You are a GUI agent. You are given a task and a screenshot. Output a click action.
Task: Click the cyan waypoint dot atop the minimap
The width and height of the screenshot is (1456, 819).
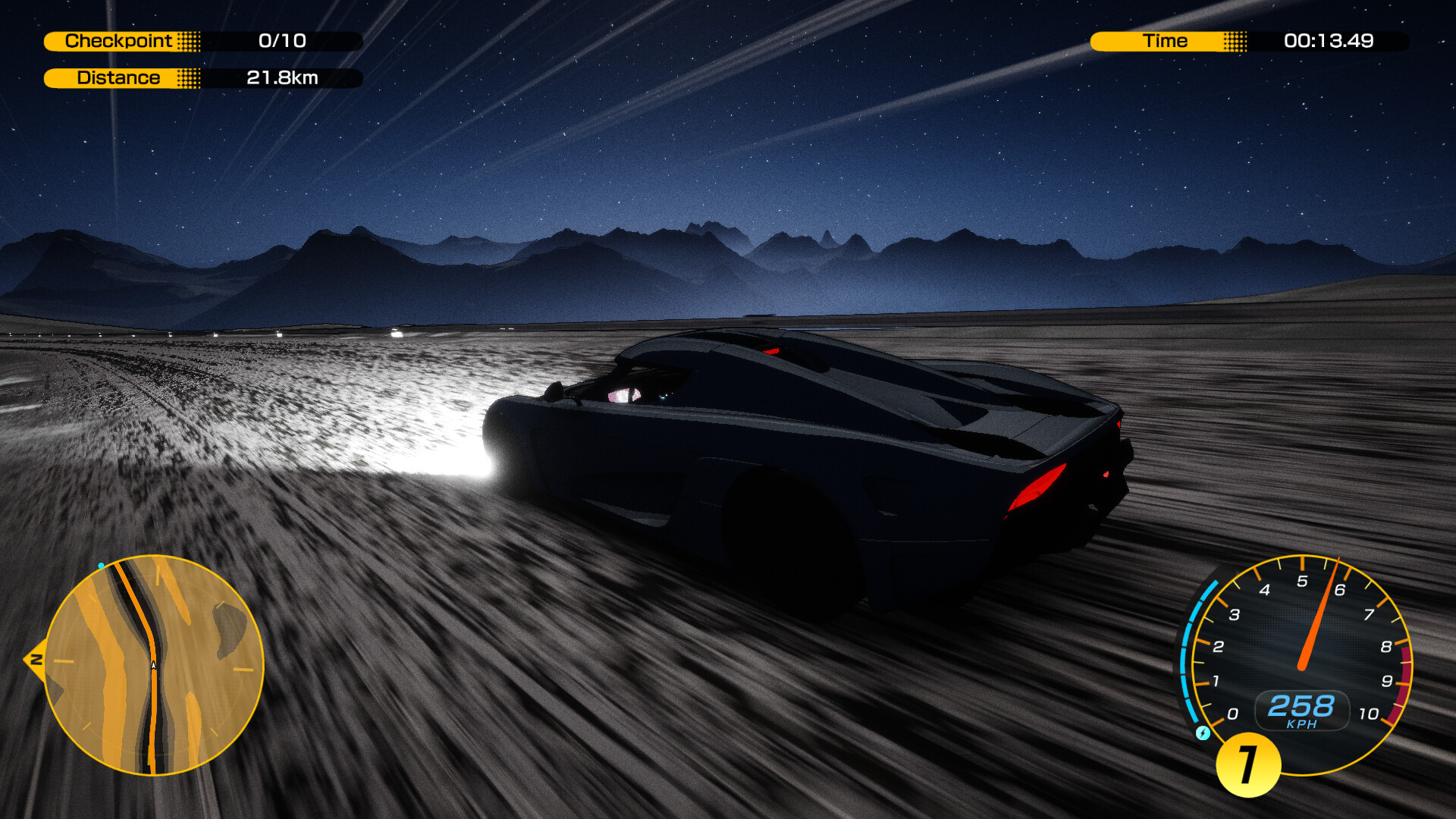(x=102, y=564)
